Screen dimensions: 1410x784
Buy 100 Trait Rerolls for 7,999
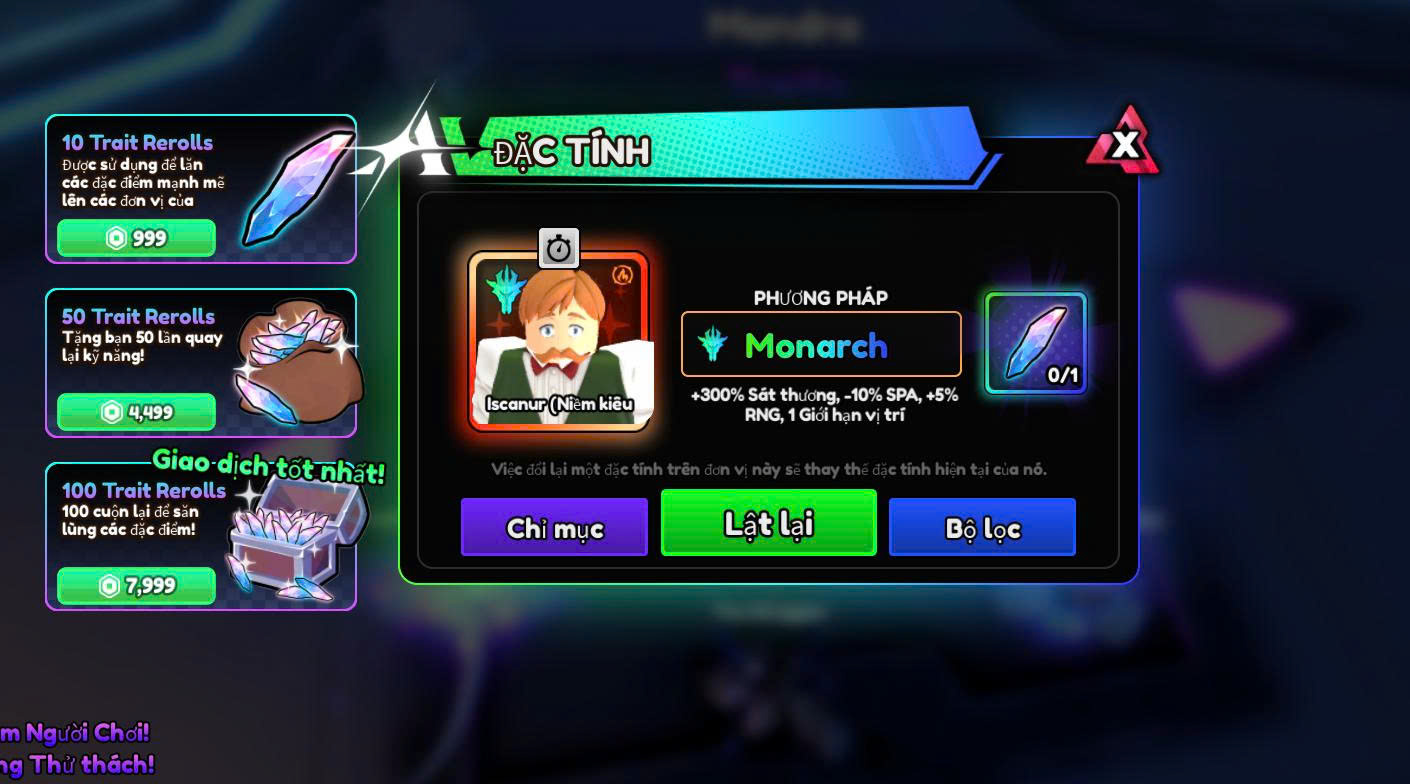point(136,585)
